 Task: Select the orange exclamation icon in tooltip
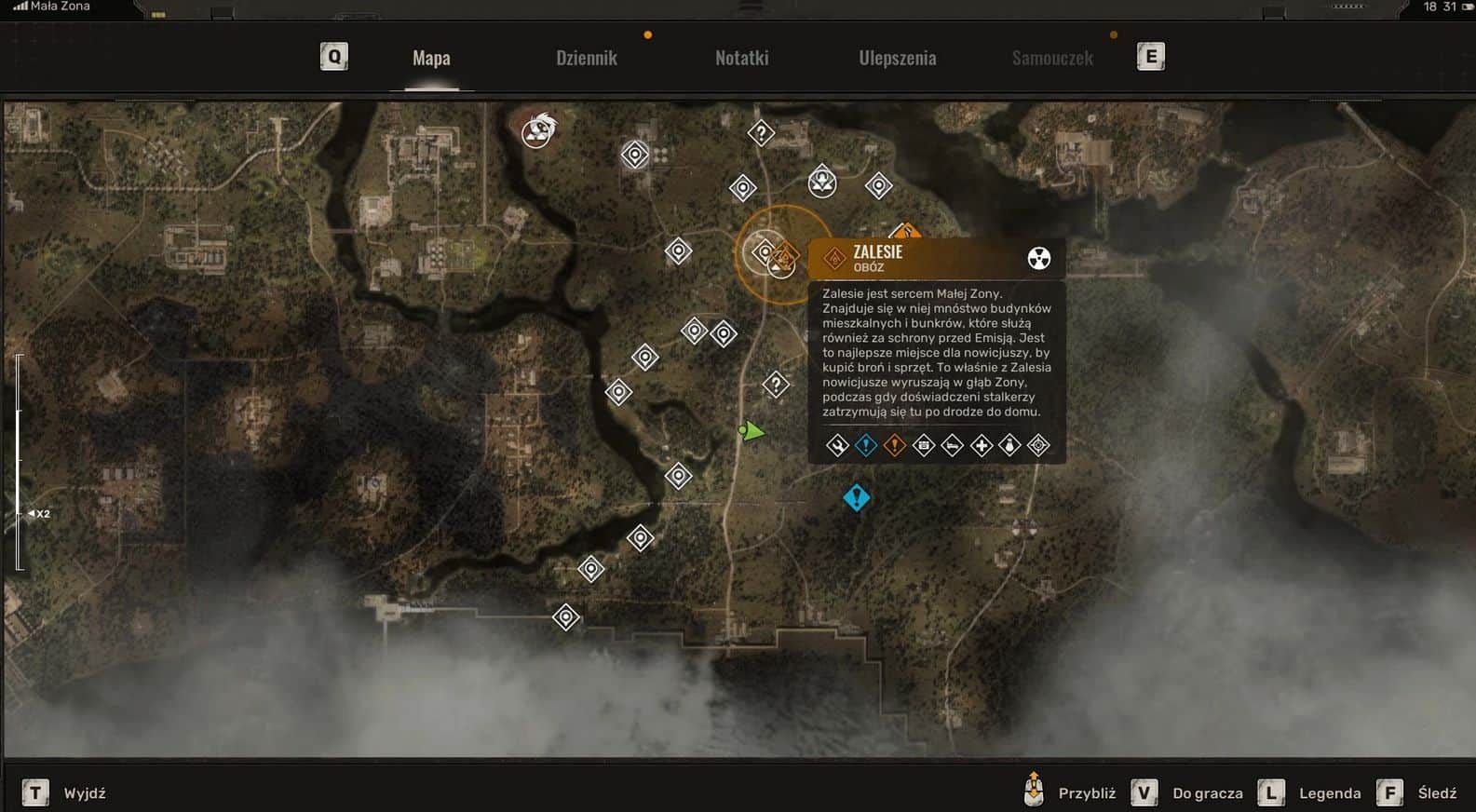tap(894, 446)
